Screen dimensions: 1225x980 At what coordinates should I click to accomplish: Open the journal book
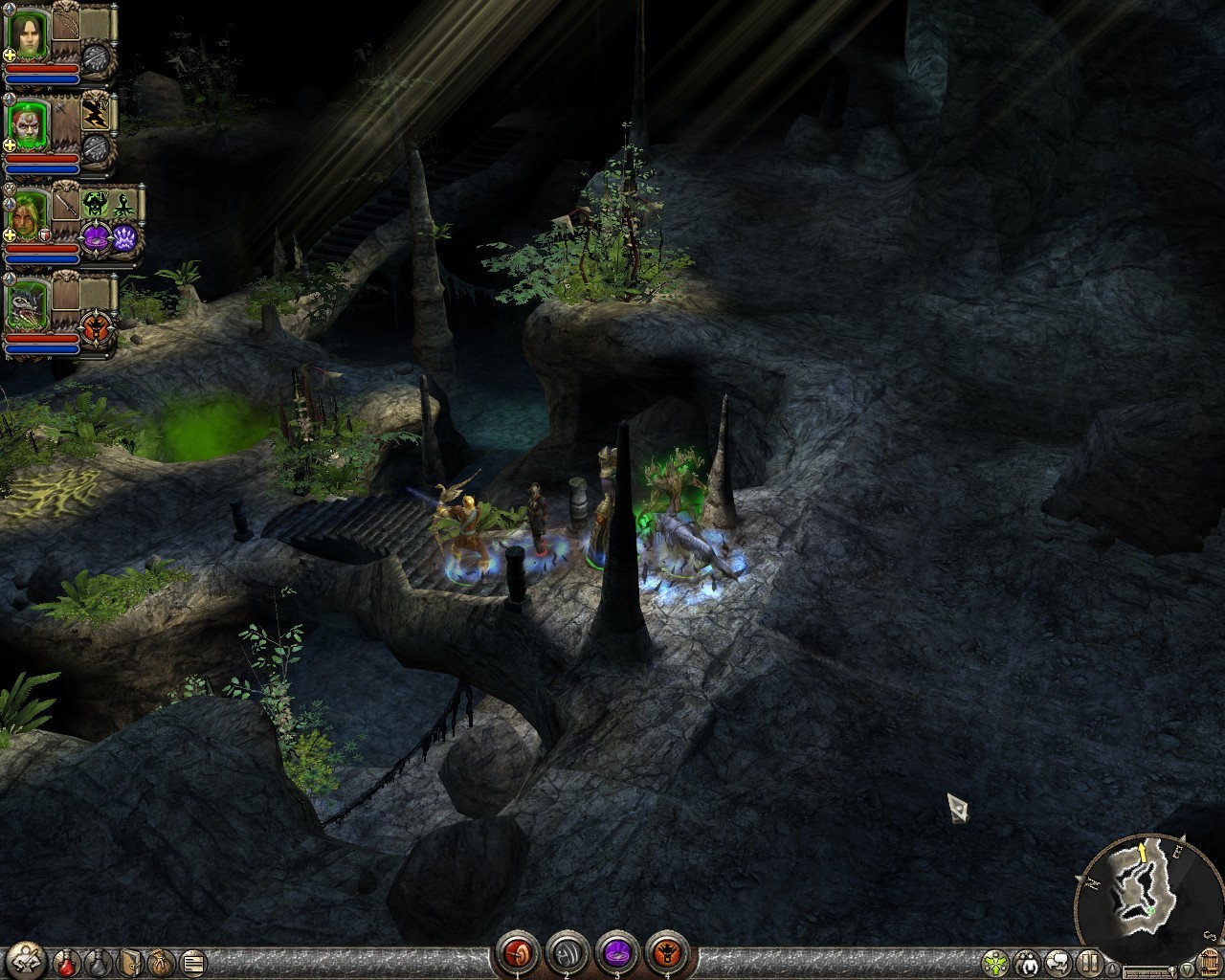[x=130, y=961]
